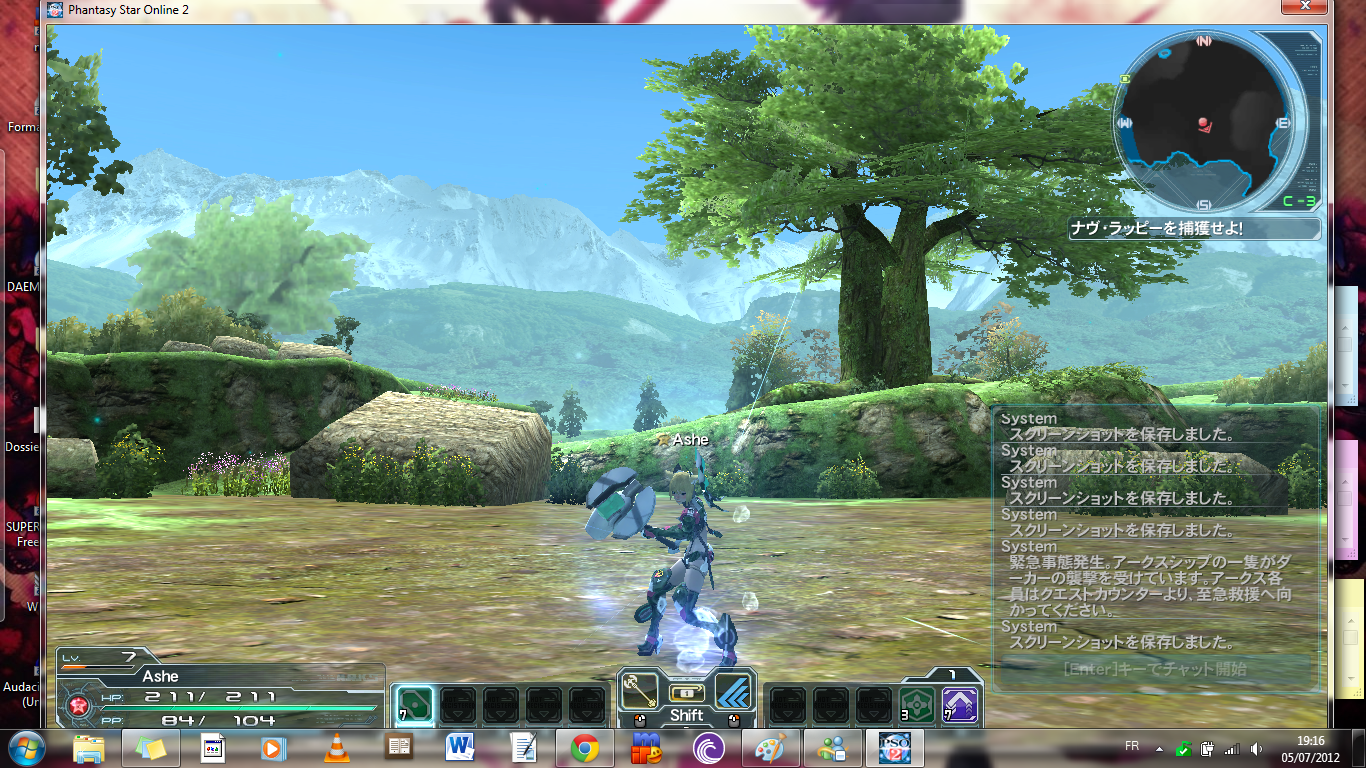Viewport: 1366px width, 768px height.
Task: Activate the purple upward-arrows item slot
Action: 960,704
